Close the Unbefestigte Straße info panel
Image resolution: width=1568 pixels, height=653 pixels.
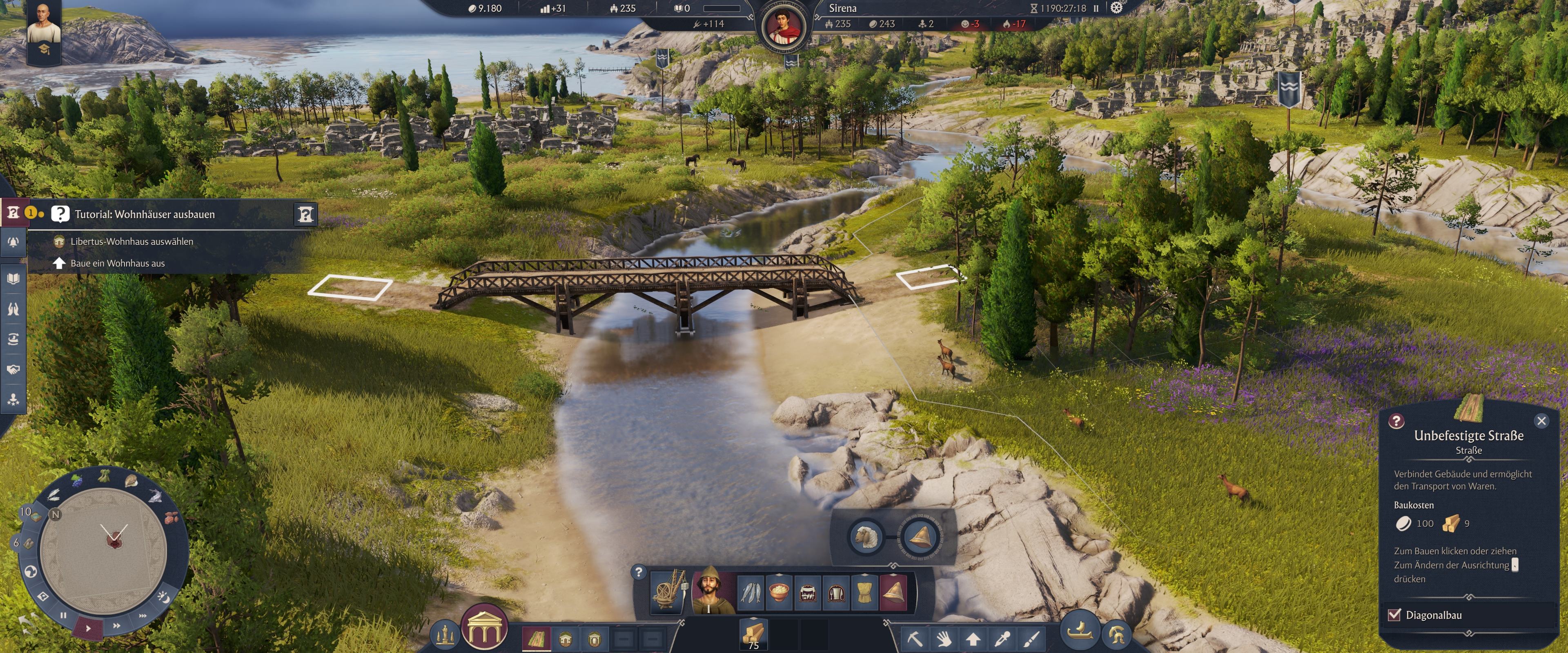1541,421
